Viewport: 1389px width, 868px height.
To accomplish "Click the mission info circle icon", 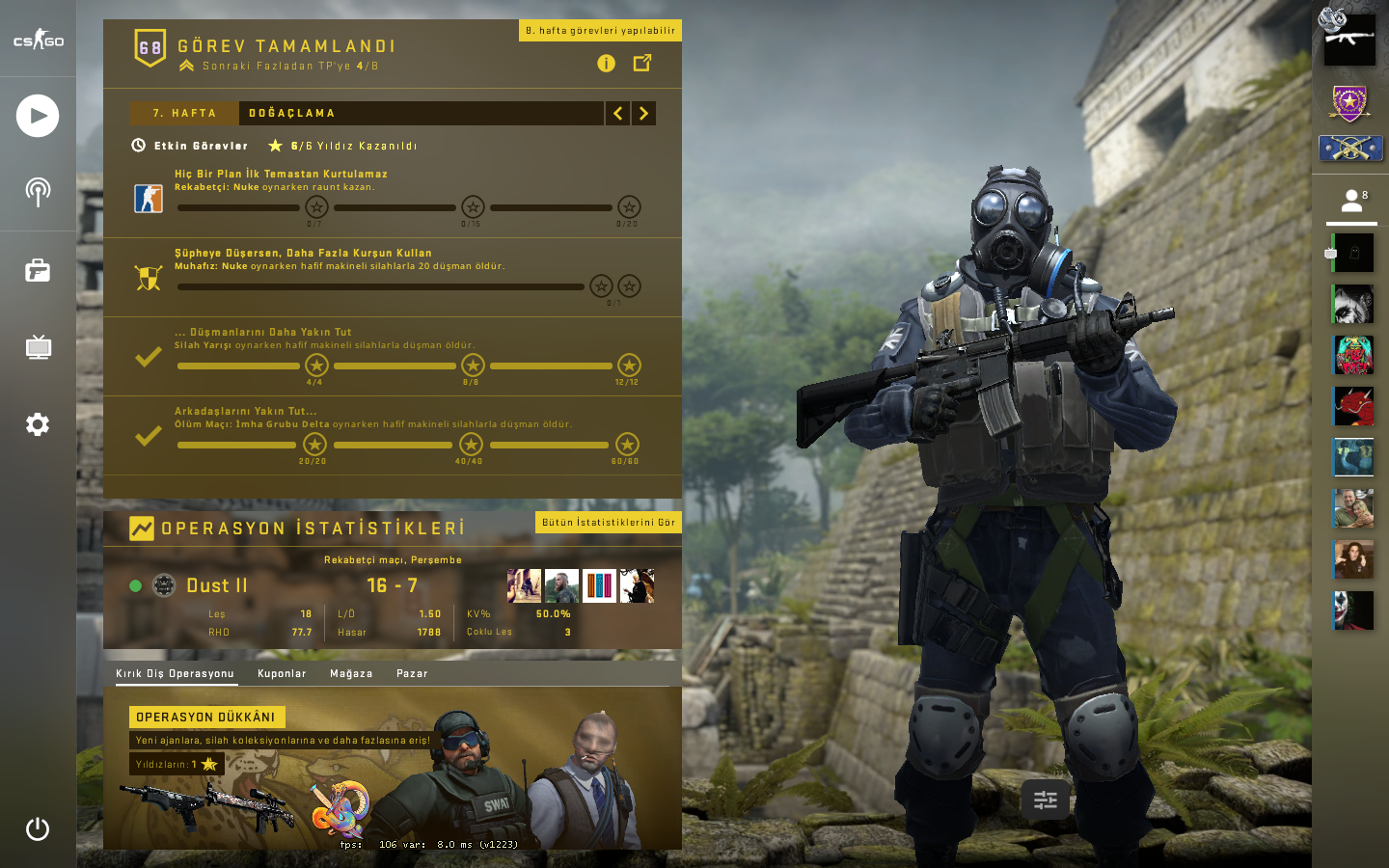I will click(605, 64).
